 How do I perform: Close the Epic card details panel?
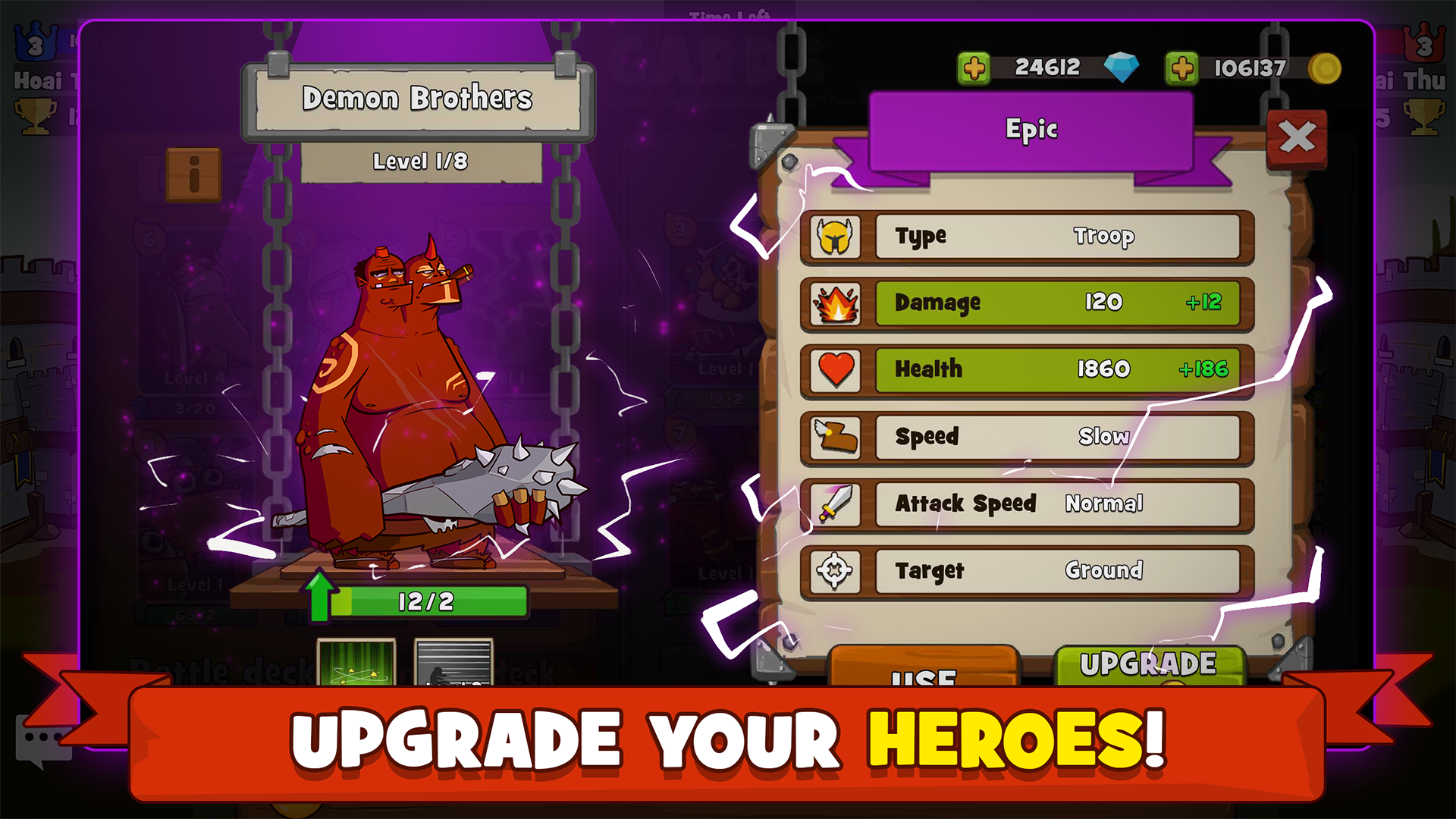tap(1298, 136)
